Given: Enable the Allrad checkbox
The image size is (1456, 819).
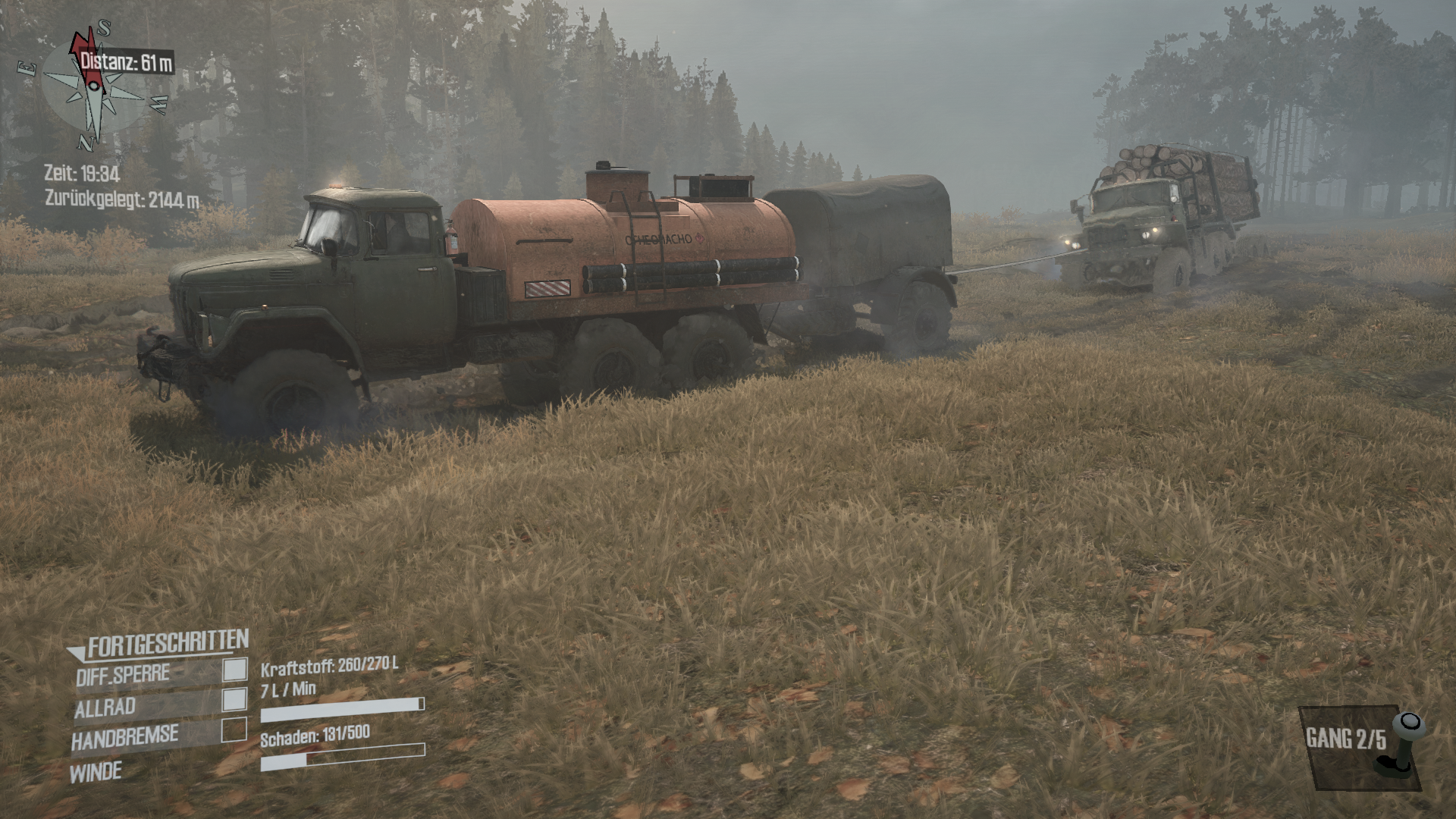Looking at the screenshot, I should coord(235,699).
